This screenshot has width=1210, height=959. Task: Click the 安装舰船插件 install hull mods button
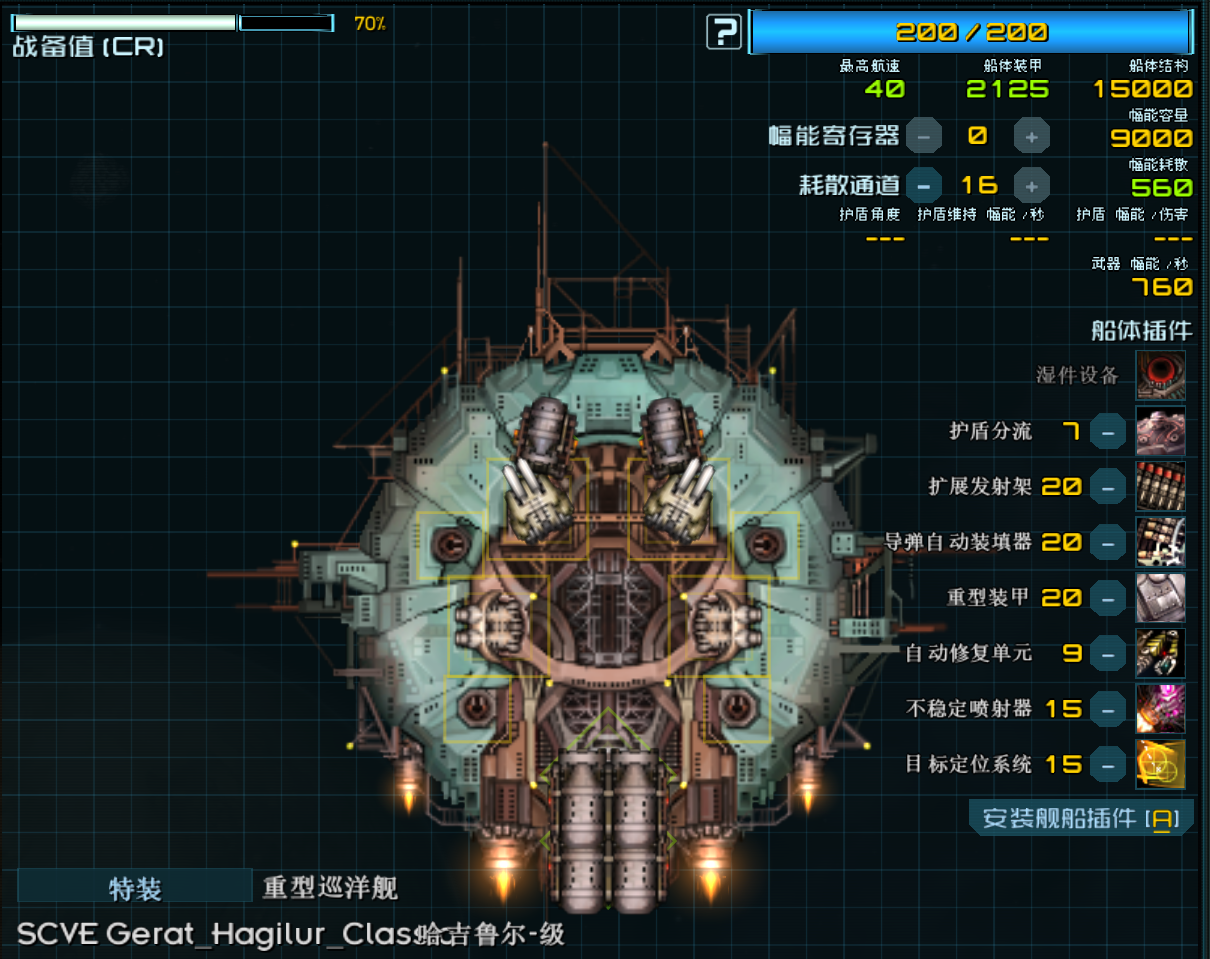point(1081,819)
